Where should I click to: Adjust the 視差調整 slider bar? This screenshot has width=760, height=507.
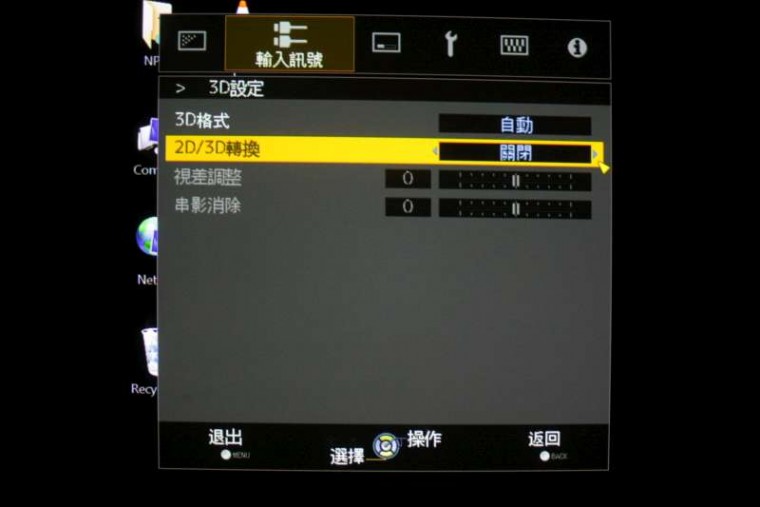515,181
